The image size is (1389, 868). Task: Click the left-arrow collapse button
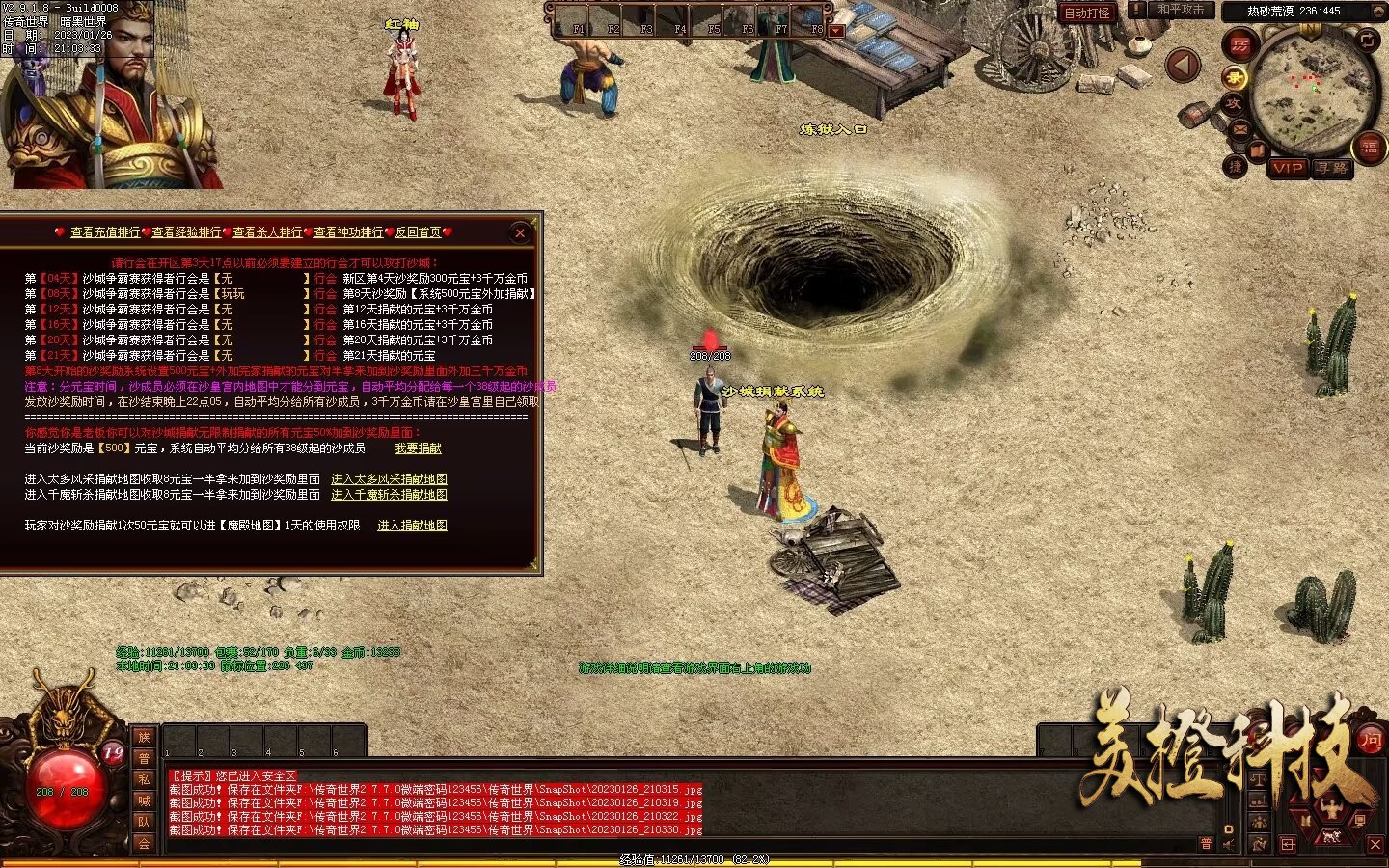pos(1184,66)
